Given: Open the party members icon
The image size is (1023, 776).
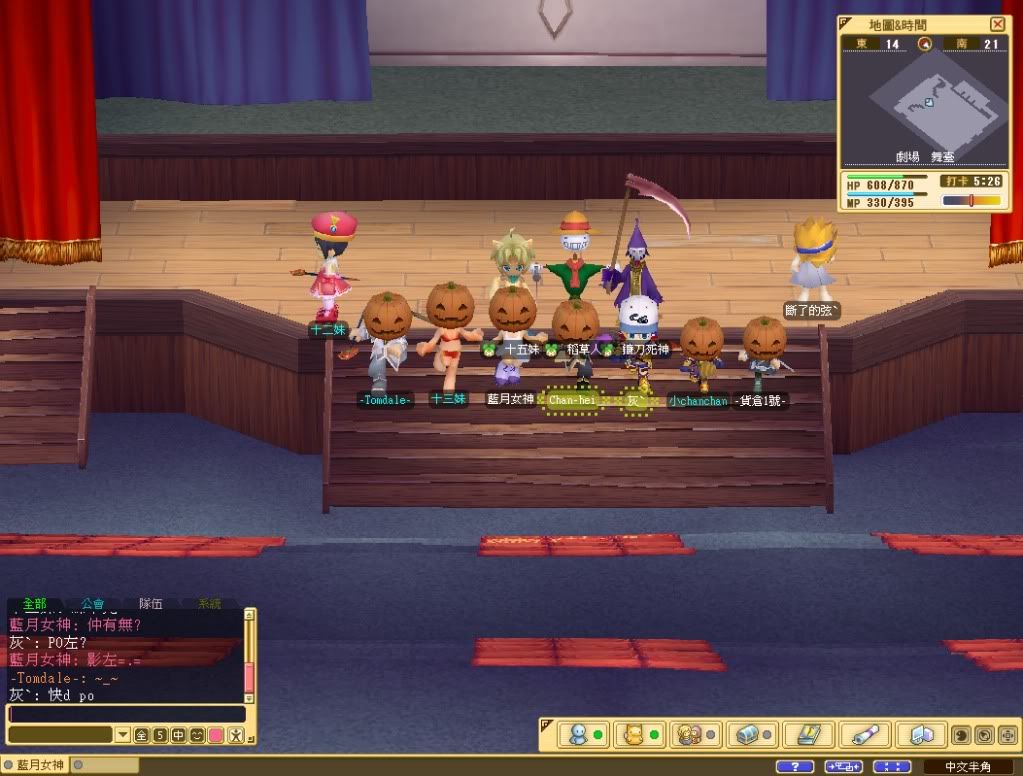Looking at the screenshot, I should click(691, 735).
